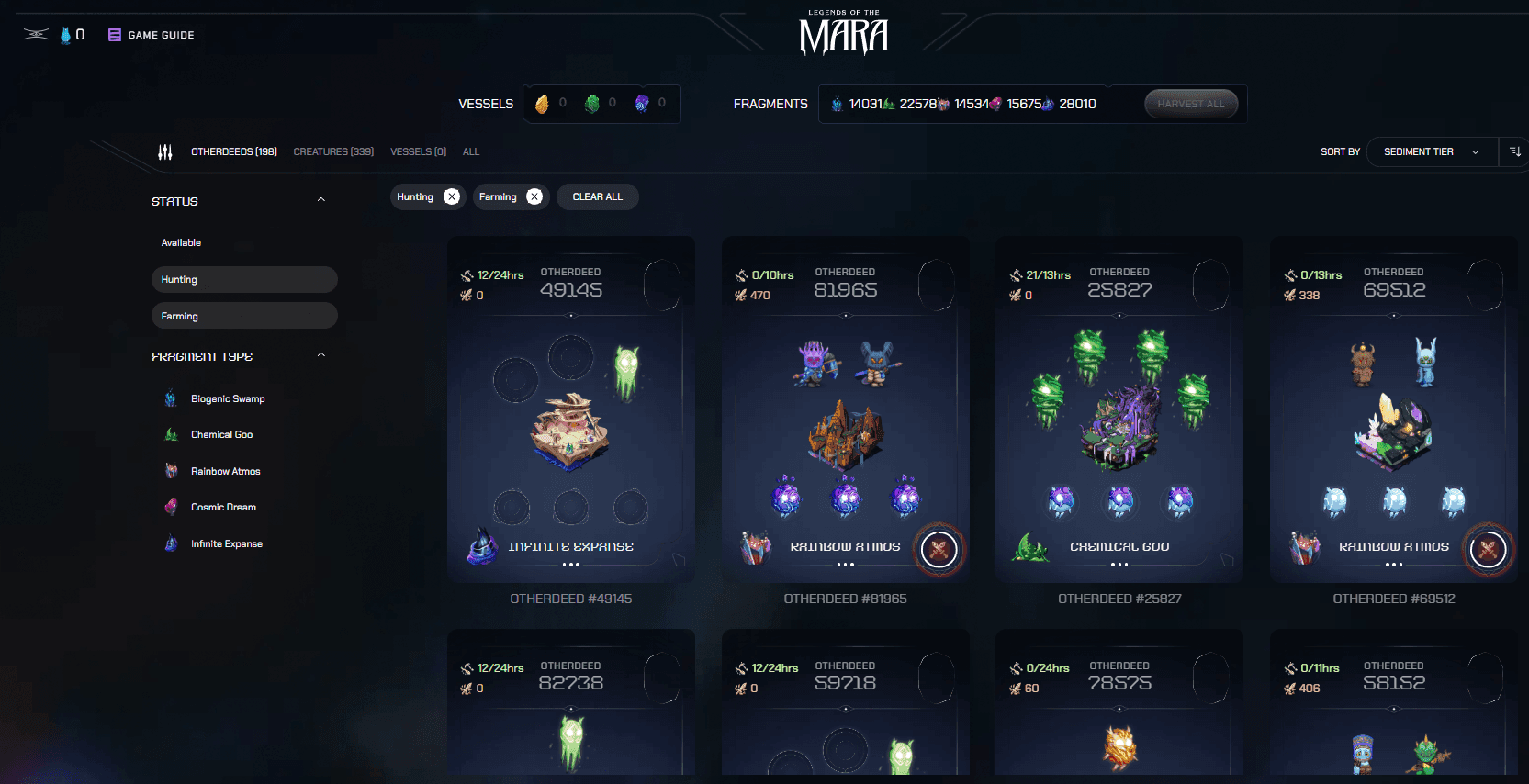Screen dimensions: 1529x784
Task: Remove the Hunting filter chip
Action: click(452, 196)
